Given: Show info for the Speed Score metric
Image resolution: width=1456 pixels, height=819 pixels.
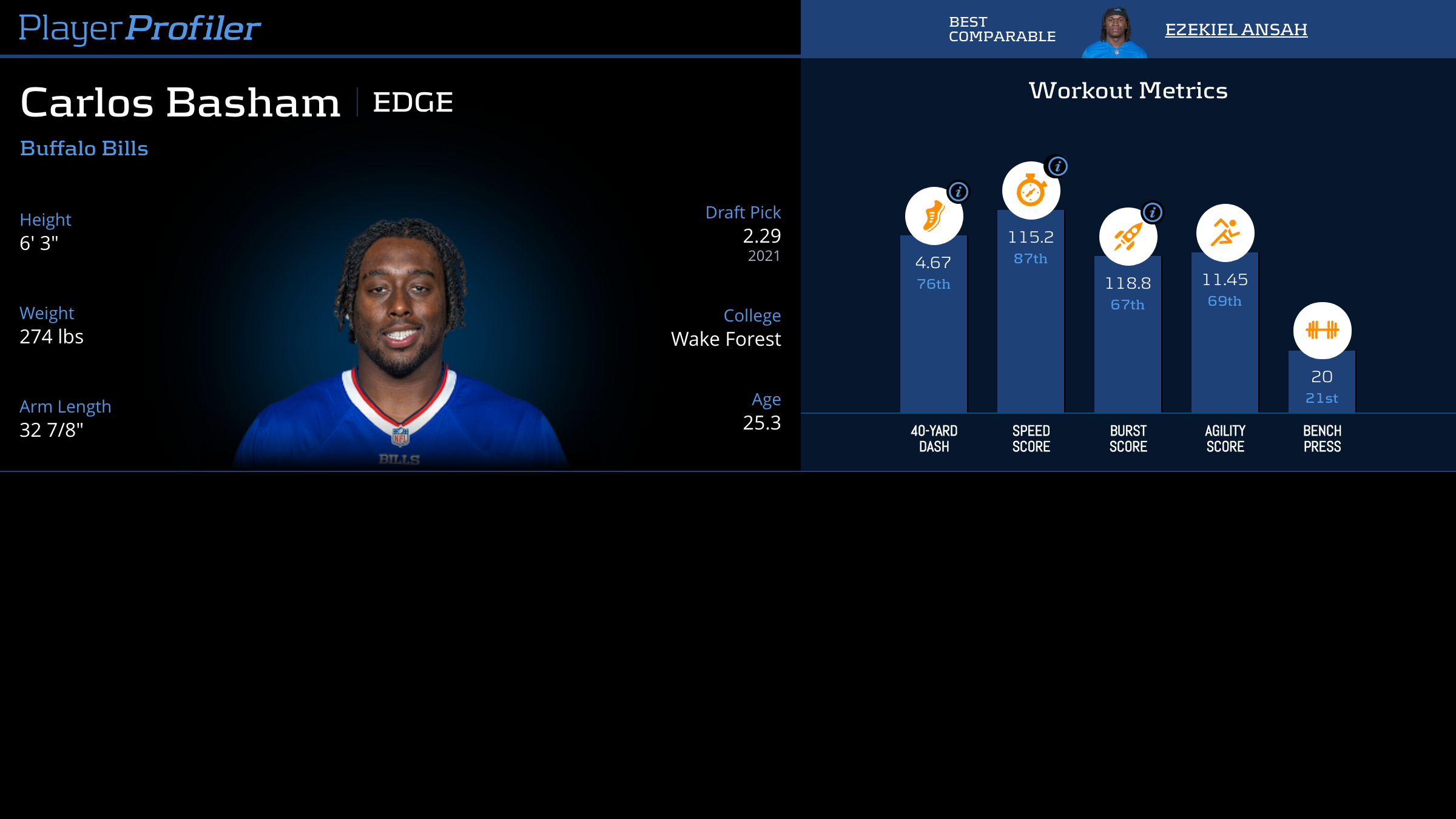Looking at the screenshot, I should click(1057, 166).
